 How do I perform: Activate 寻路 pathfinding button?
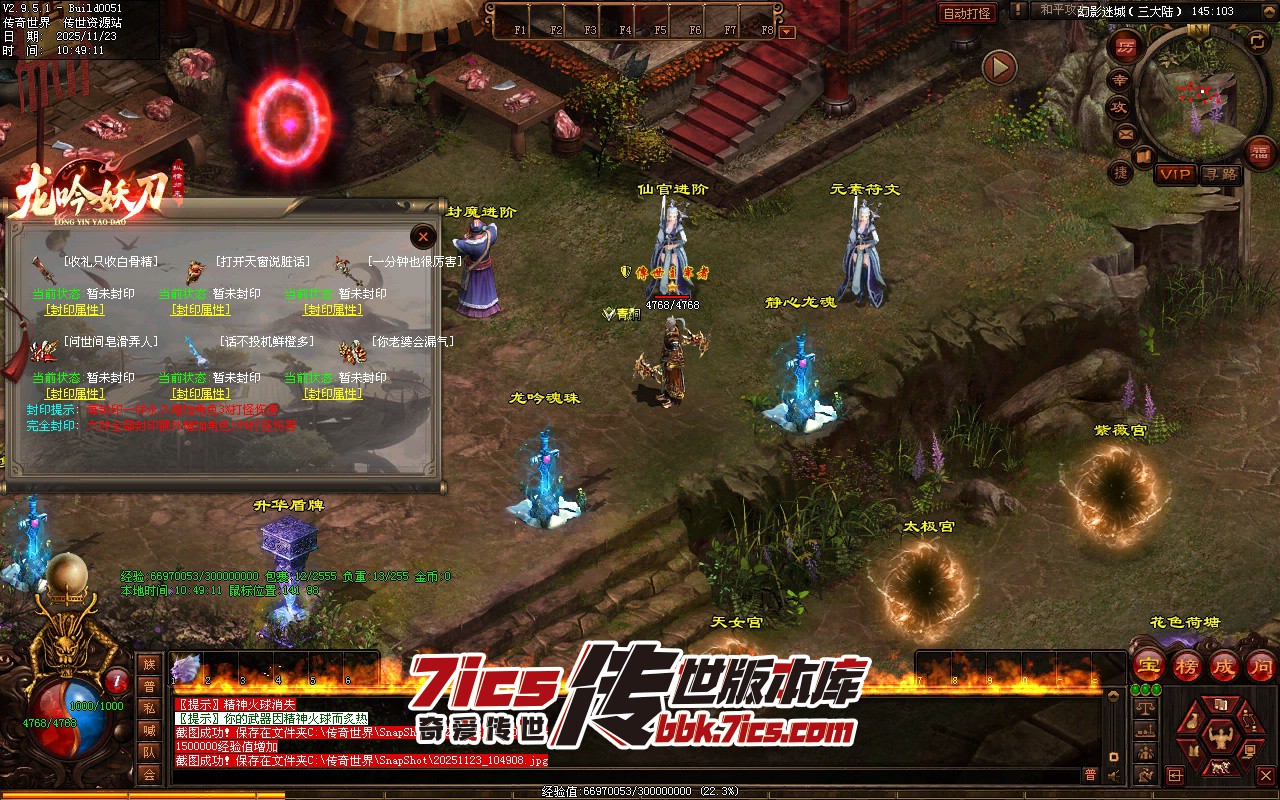pos(1220,174)
